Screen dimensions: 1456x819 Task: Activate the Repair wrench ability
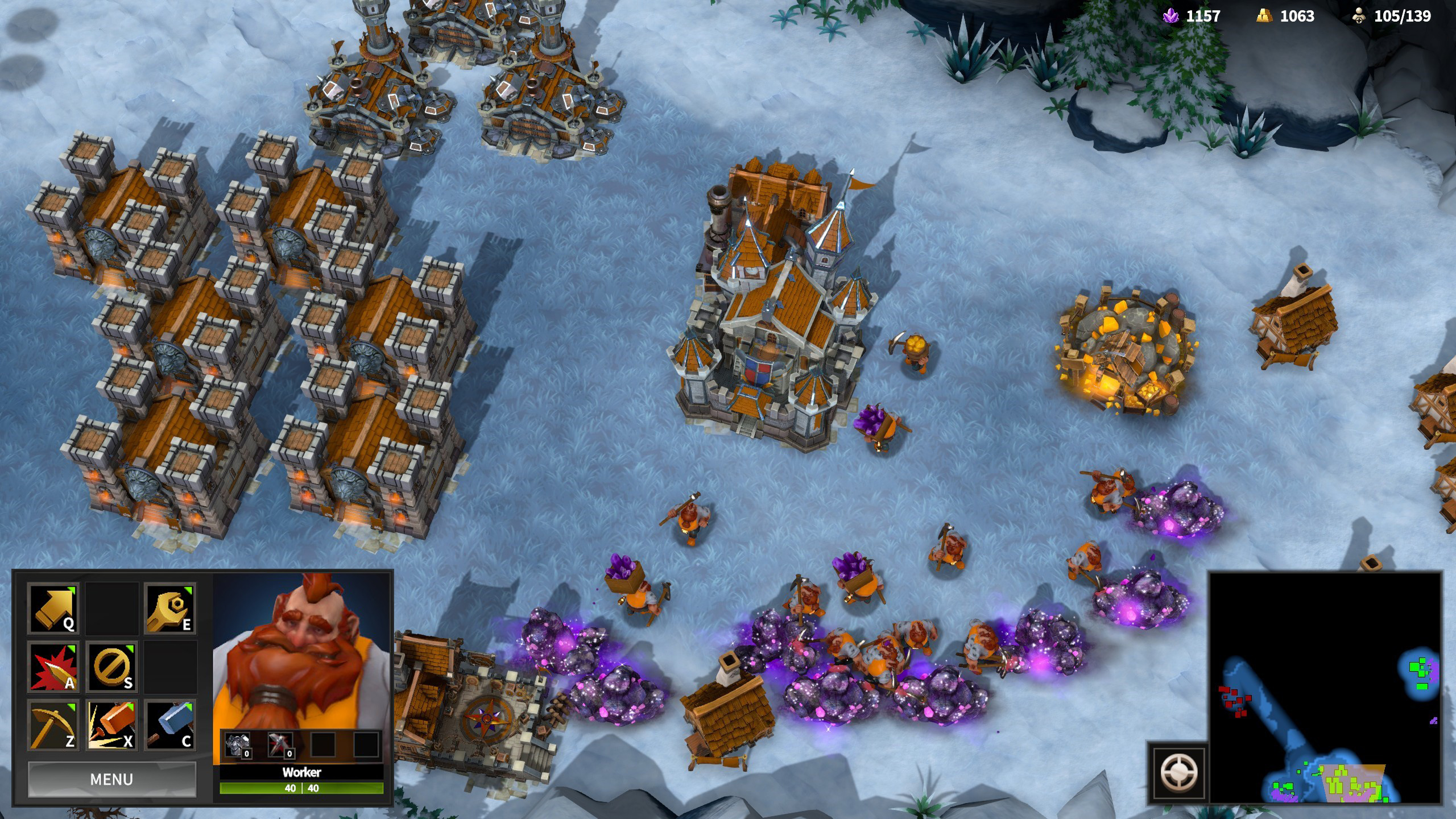point(171,609)
